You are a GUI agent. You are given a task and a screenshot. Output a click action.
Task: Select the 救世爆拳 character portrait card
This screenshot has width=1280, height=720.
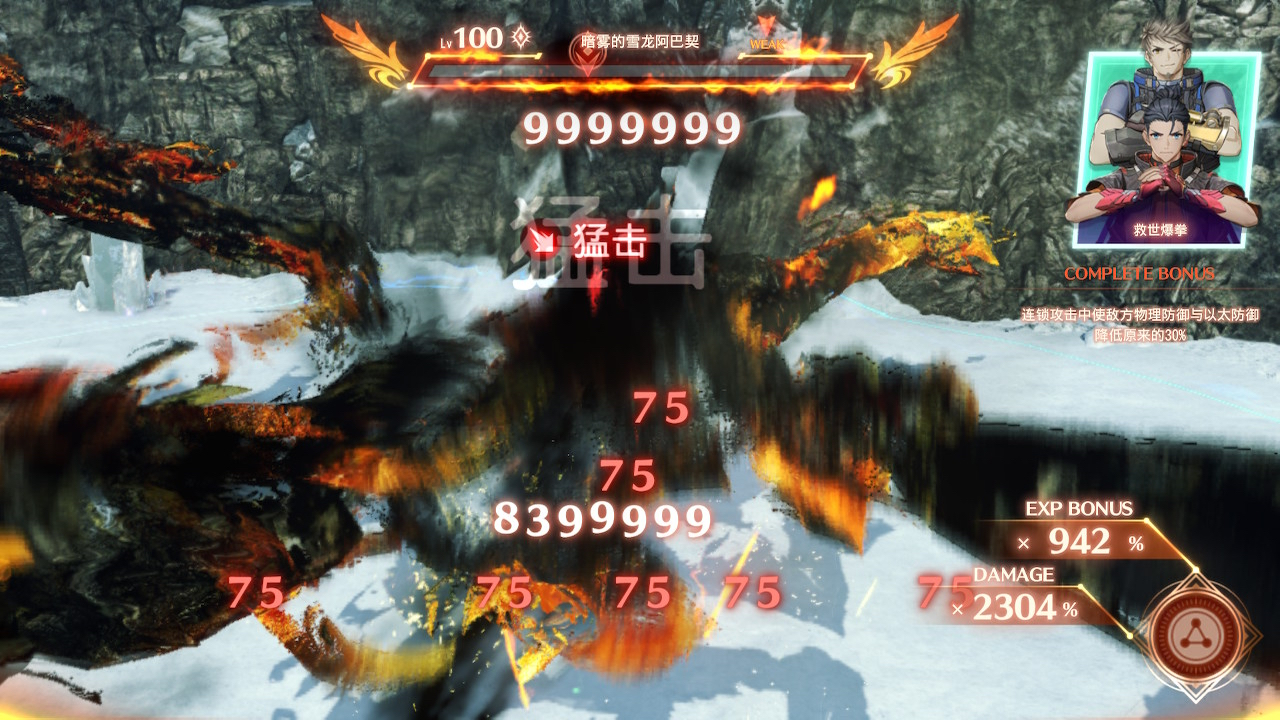click(1166, 150)
